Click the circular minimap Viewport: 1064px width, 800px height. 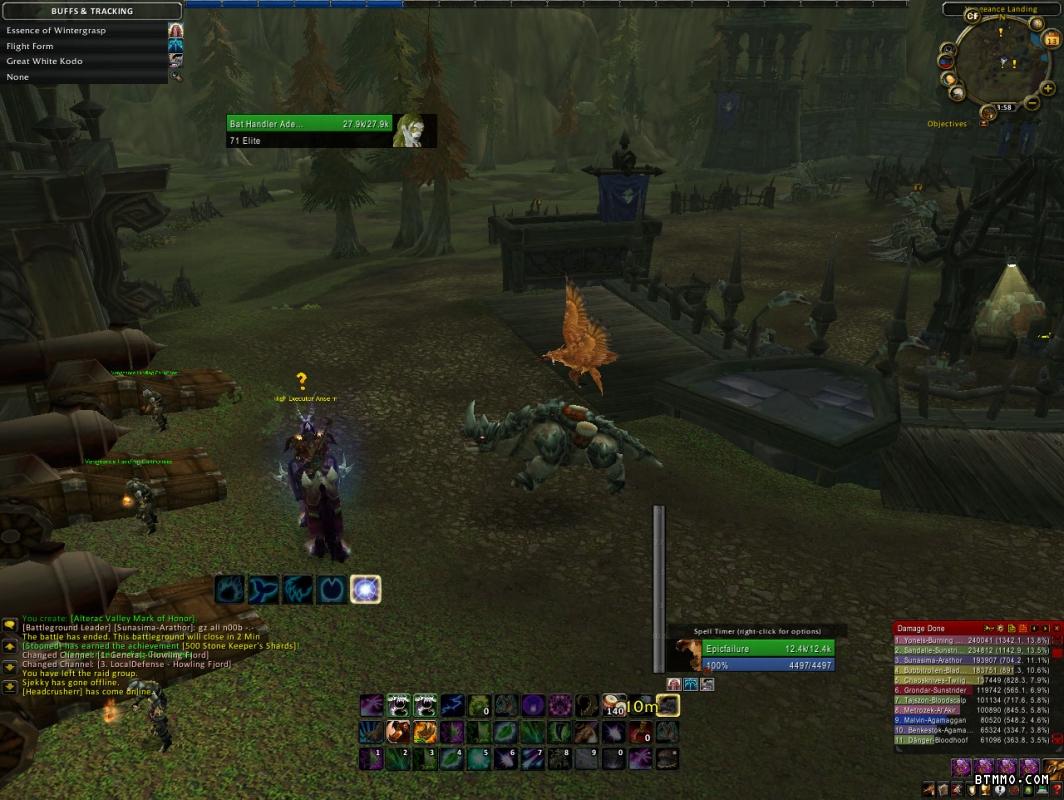1002,62
